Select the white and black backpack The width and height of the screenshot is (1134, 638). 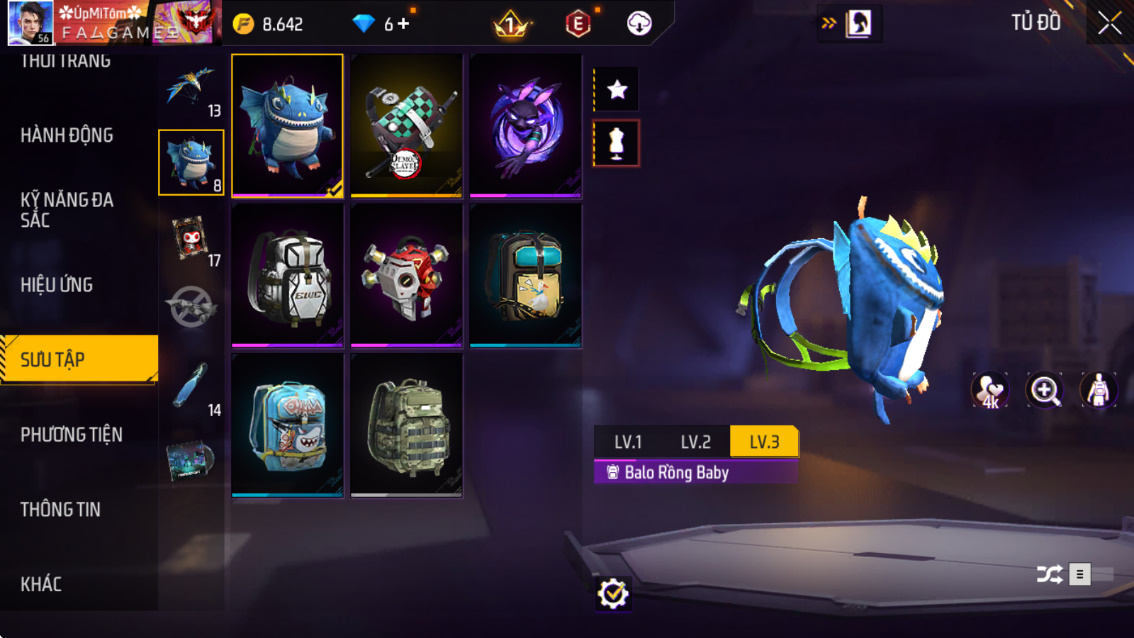pos(287,275)
